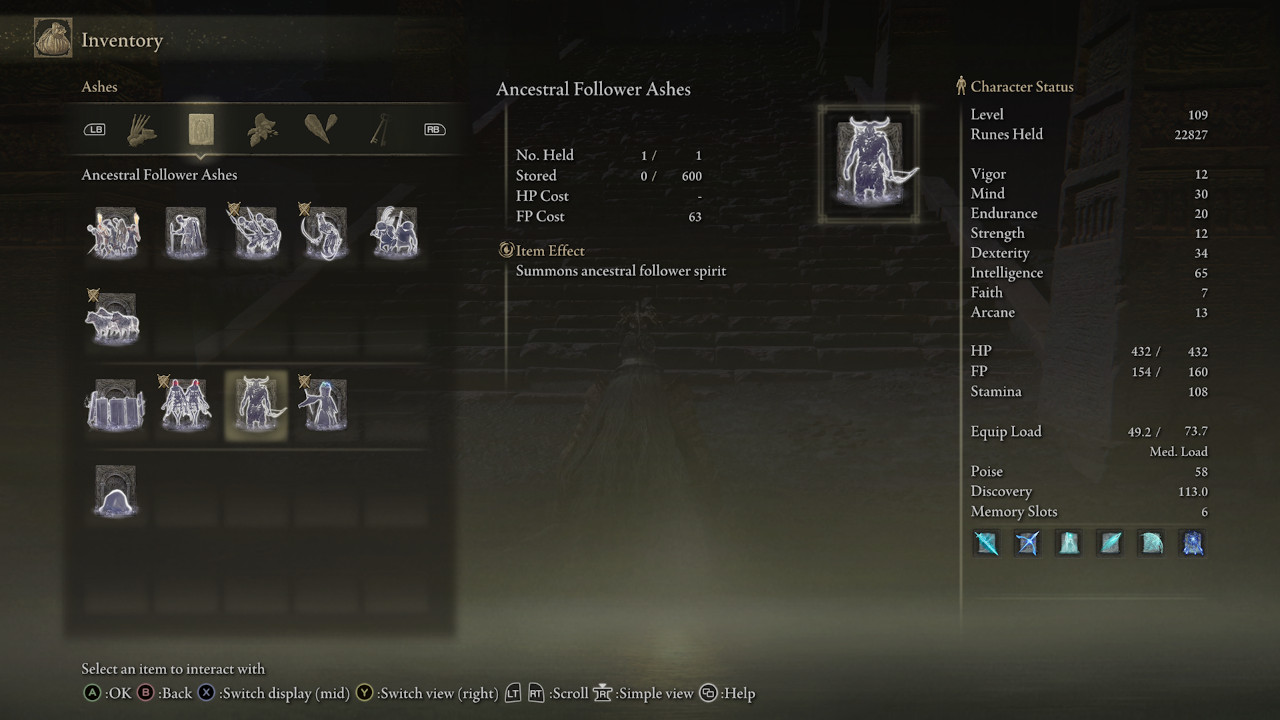Pick the twin red-hooded figures ashes
Viewport: 1280px width, 720px height.
click(x=185, y=405)
